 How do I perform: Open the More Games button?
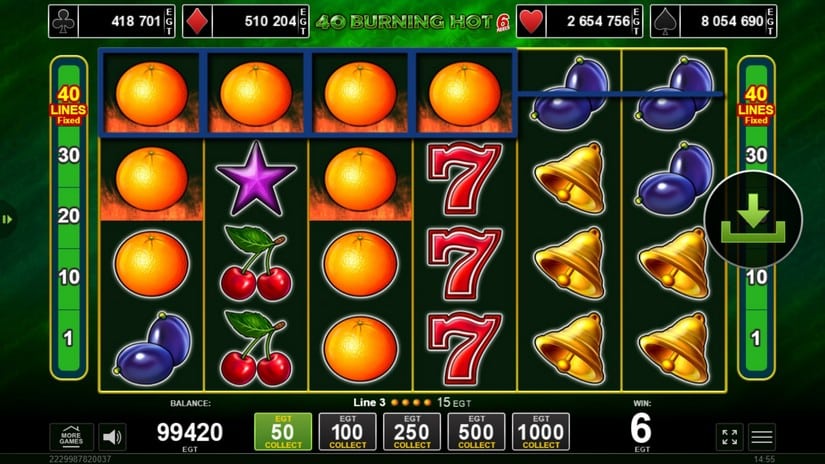71,437
